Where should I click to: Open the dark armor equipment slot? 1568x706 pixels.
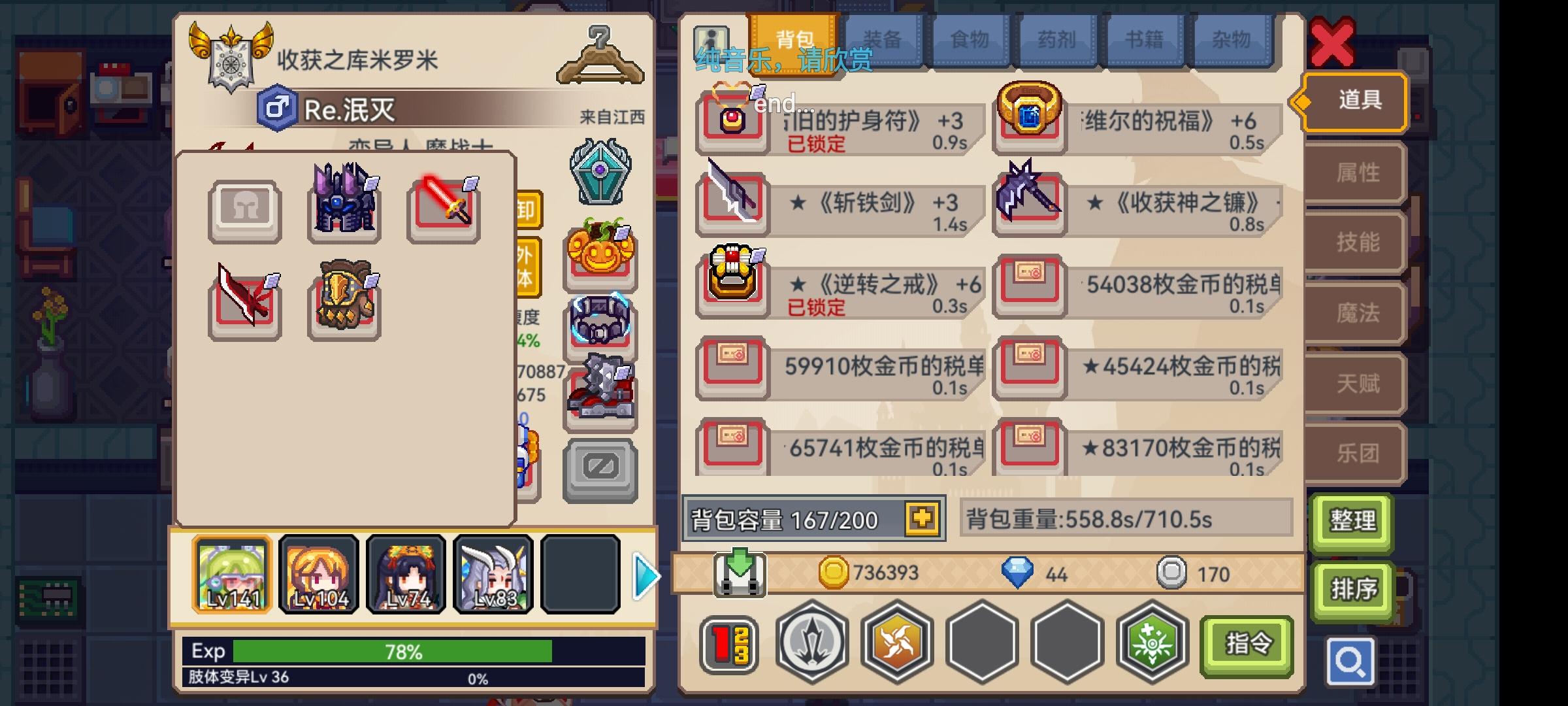click(x=344, y=209)
